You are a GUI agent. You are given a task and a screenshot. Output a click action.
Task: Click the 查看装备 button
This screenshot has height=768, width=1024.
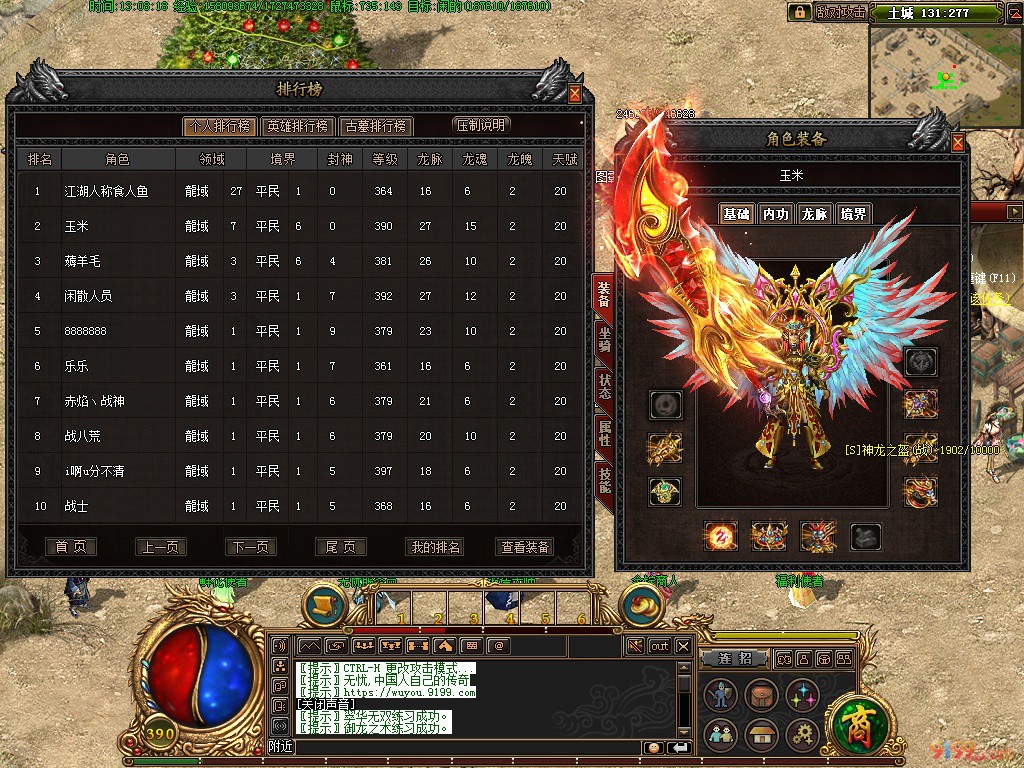525,547
